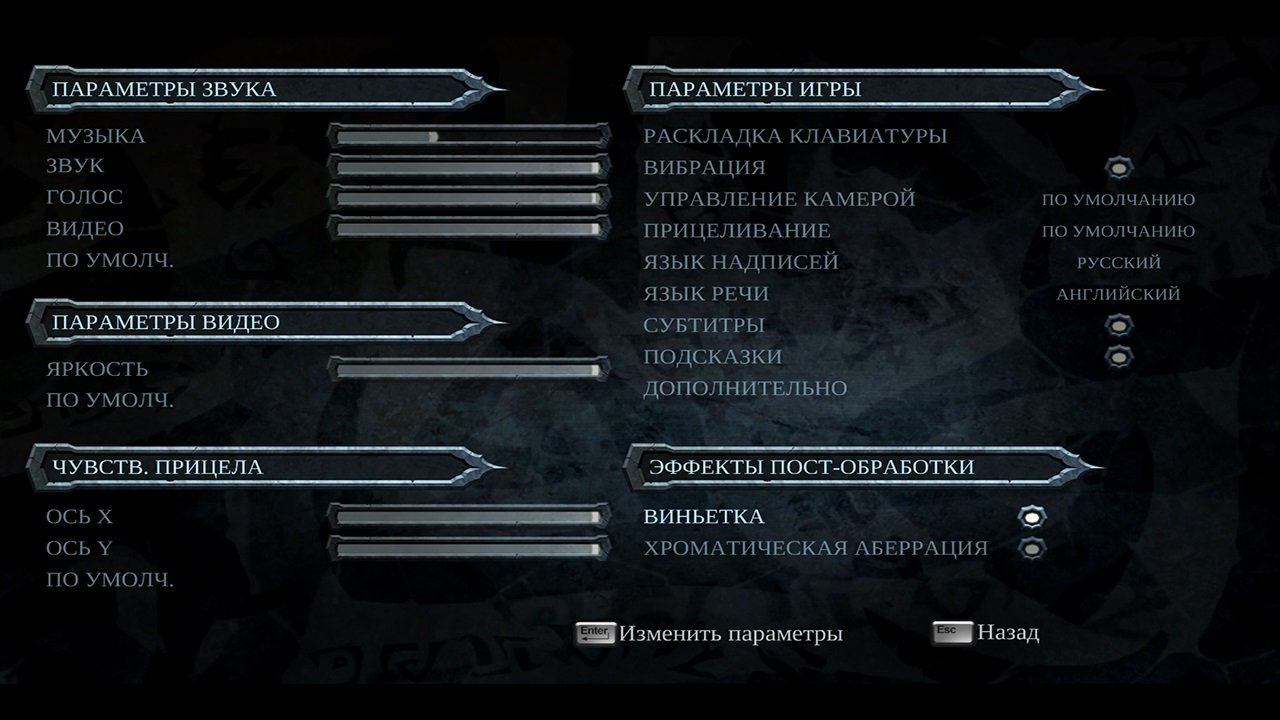Image resolution: width=1280 pixels, height=720 pixels.
Task: Click the Esc key icon near Назад
Action: (x=950, y=631)
